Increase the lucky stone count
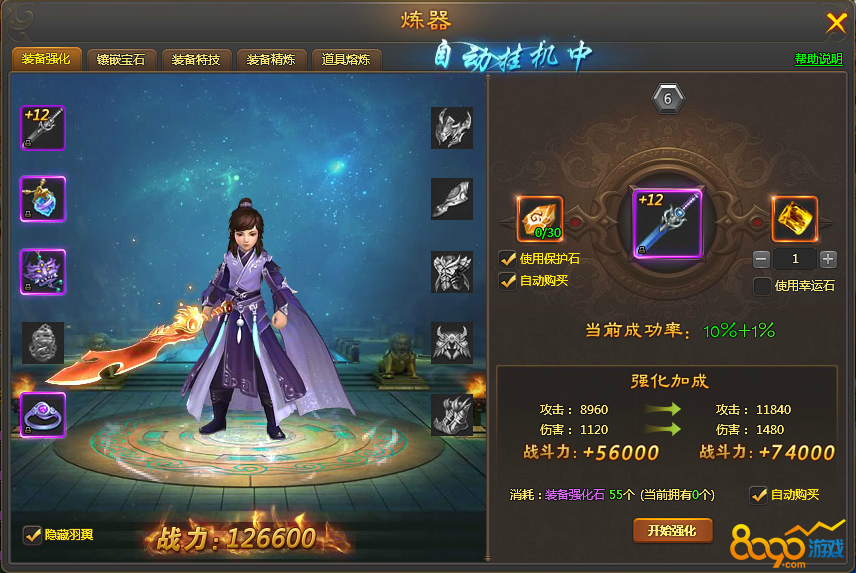 click(x=828, y=259)
